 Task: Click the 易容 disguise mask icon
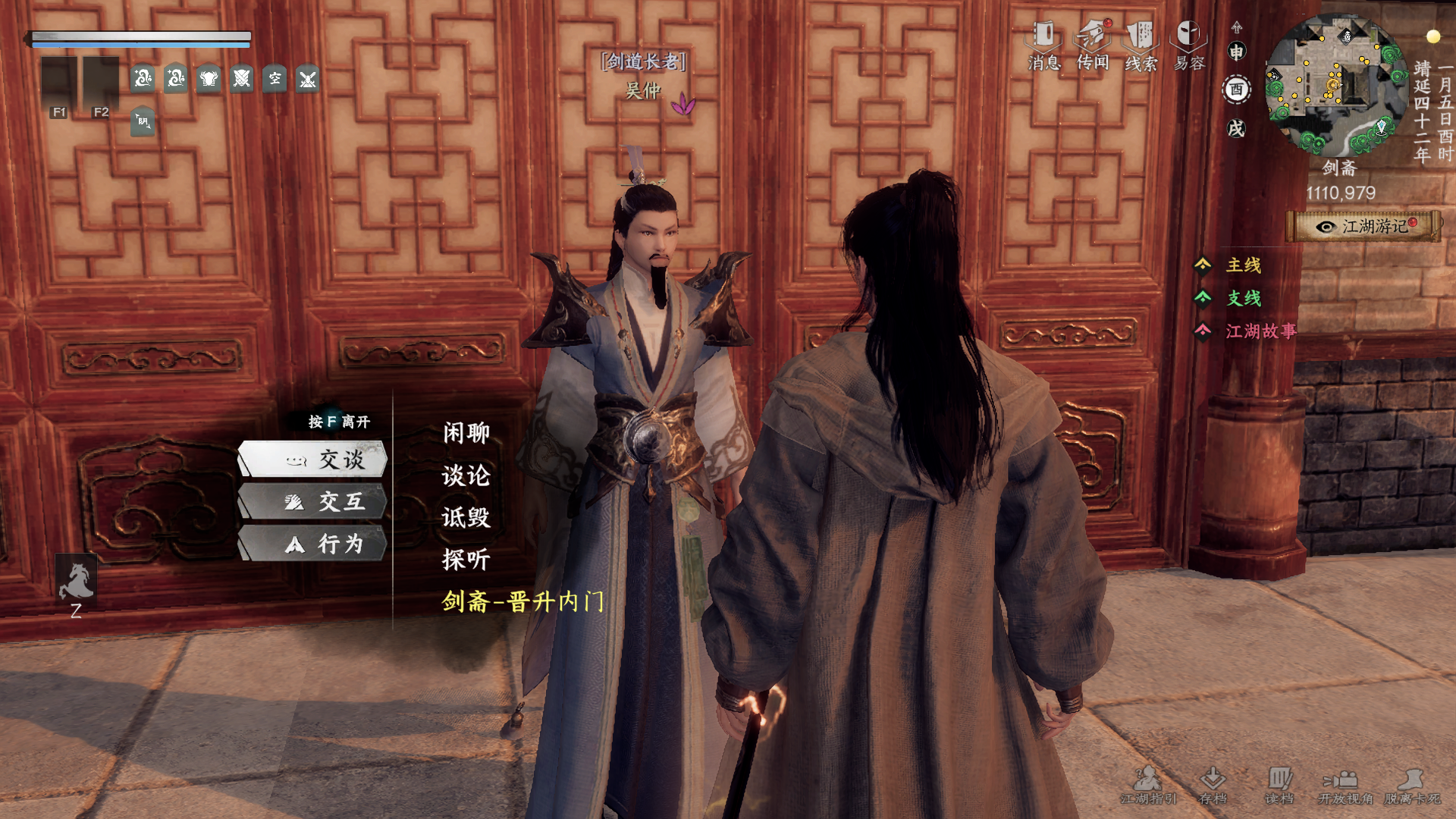tap(1190, 36)
